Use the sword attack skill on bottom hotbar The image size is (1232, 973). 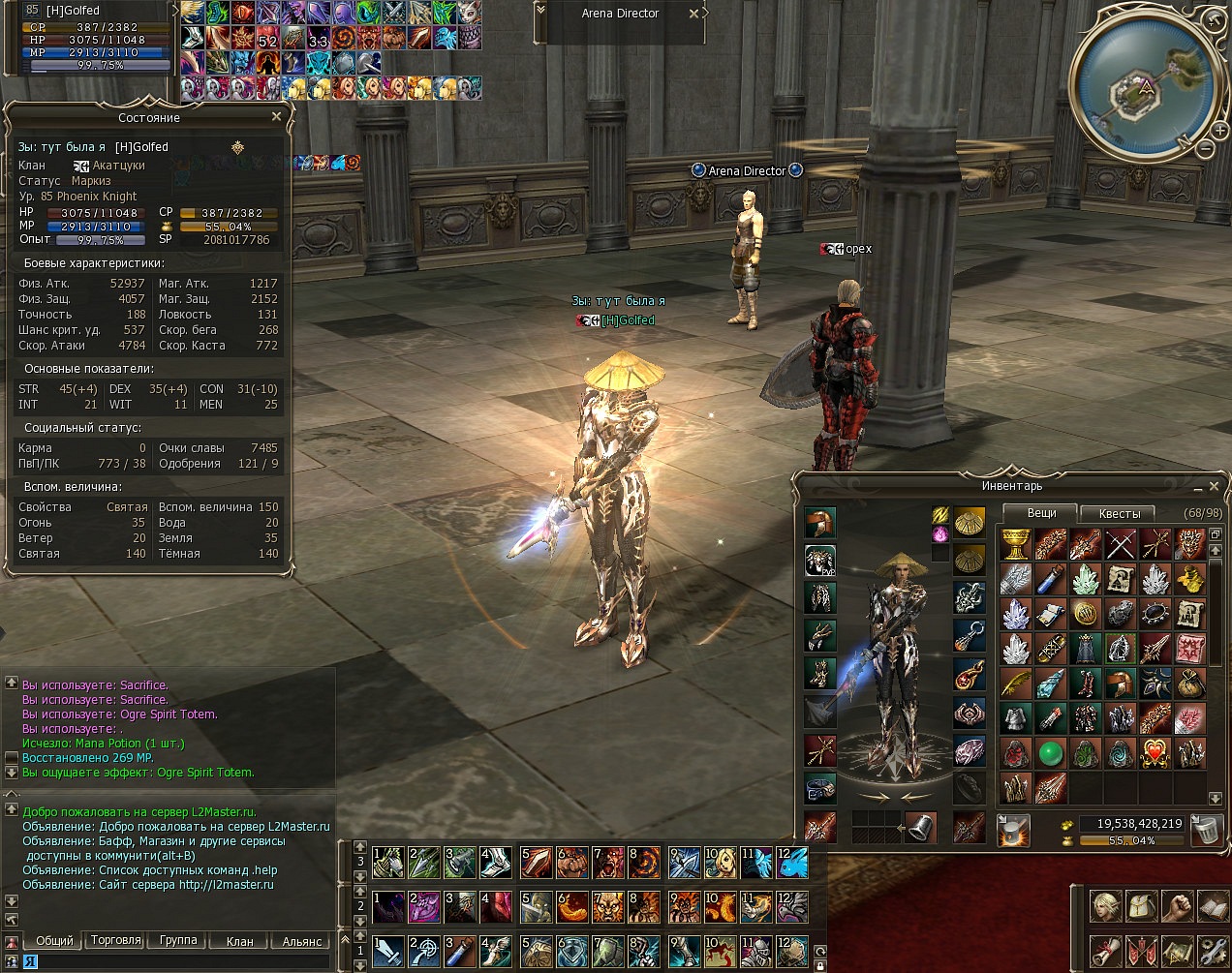[388, 951]
